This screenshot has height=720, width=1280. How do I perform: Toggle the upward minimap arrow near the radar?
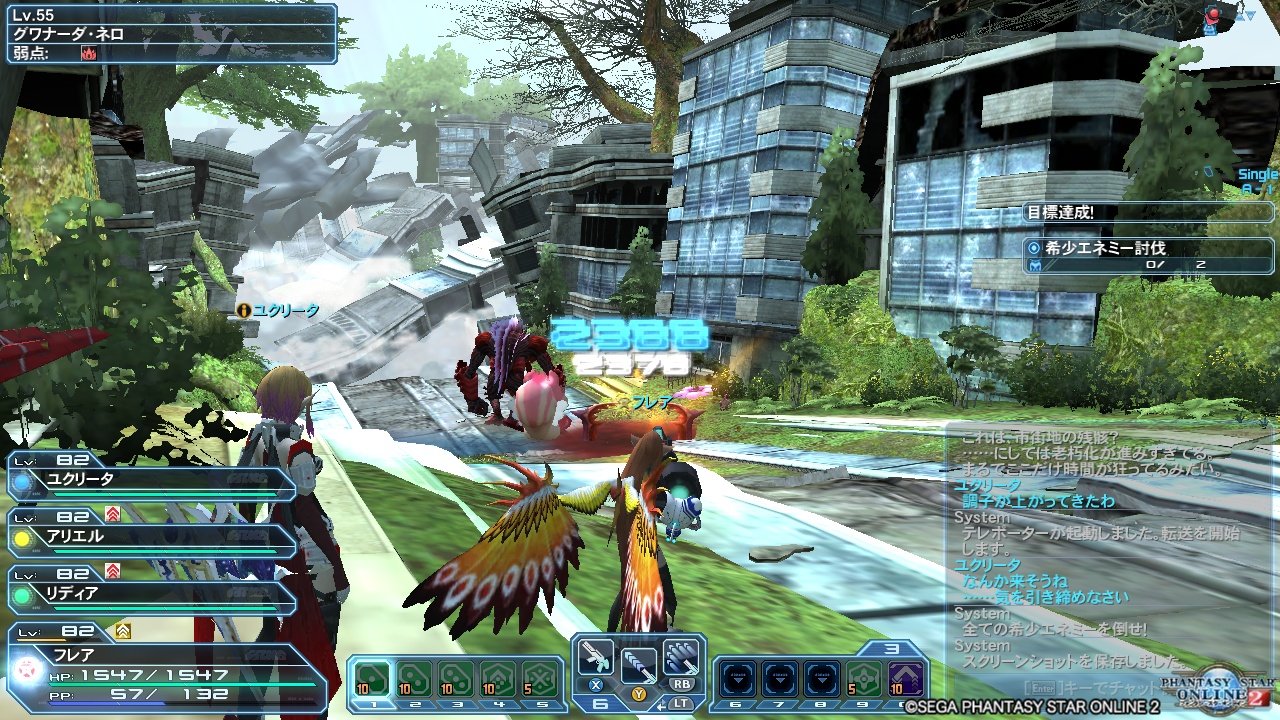(1240, 15)
